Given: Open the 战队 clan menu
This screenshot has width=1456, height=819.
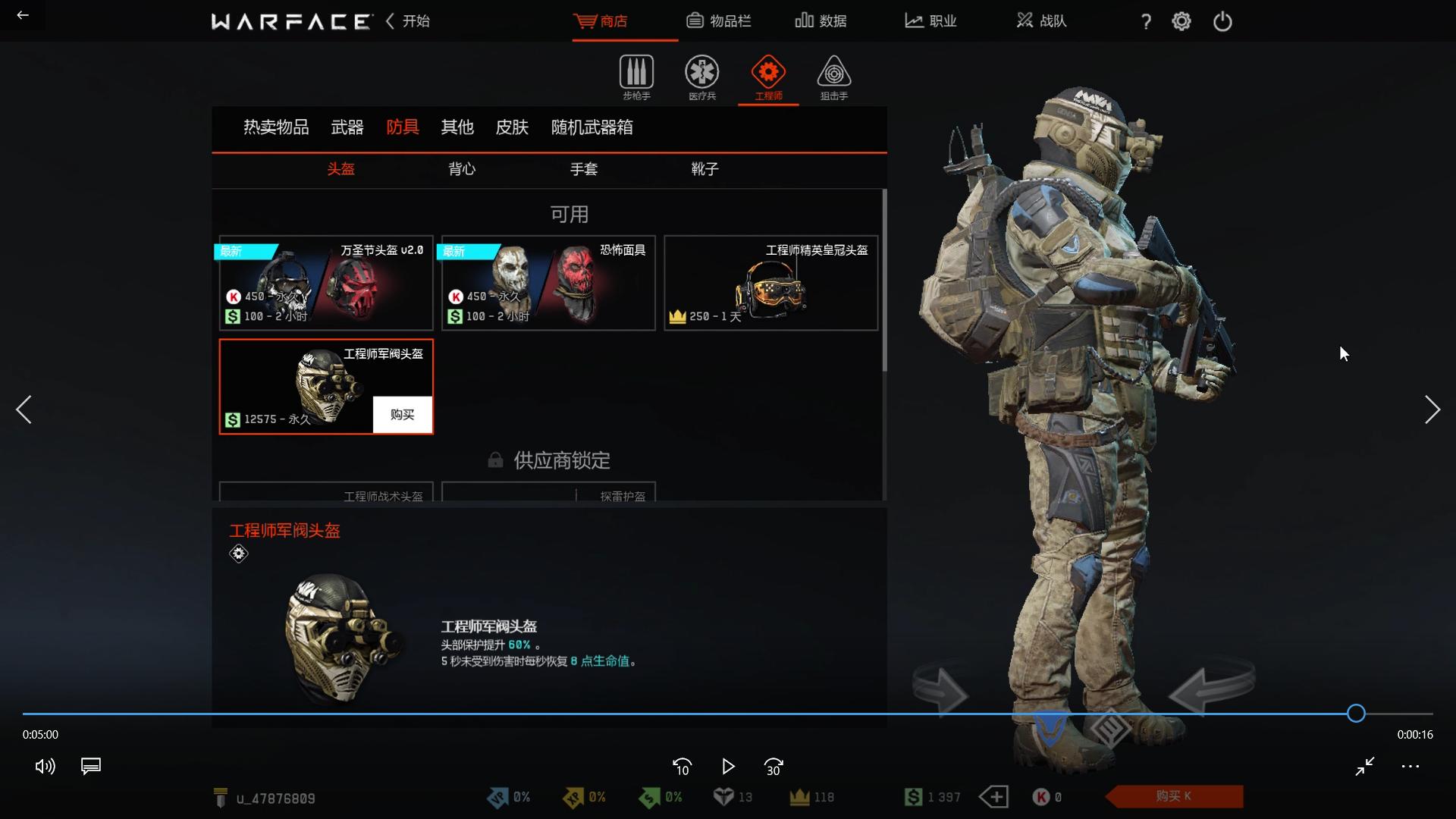Looking at the screenshot, I should click(x=1041, y=21).
